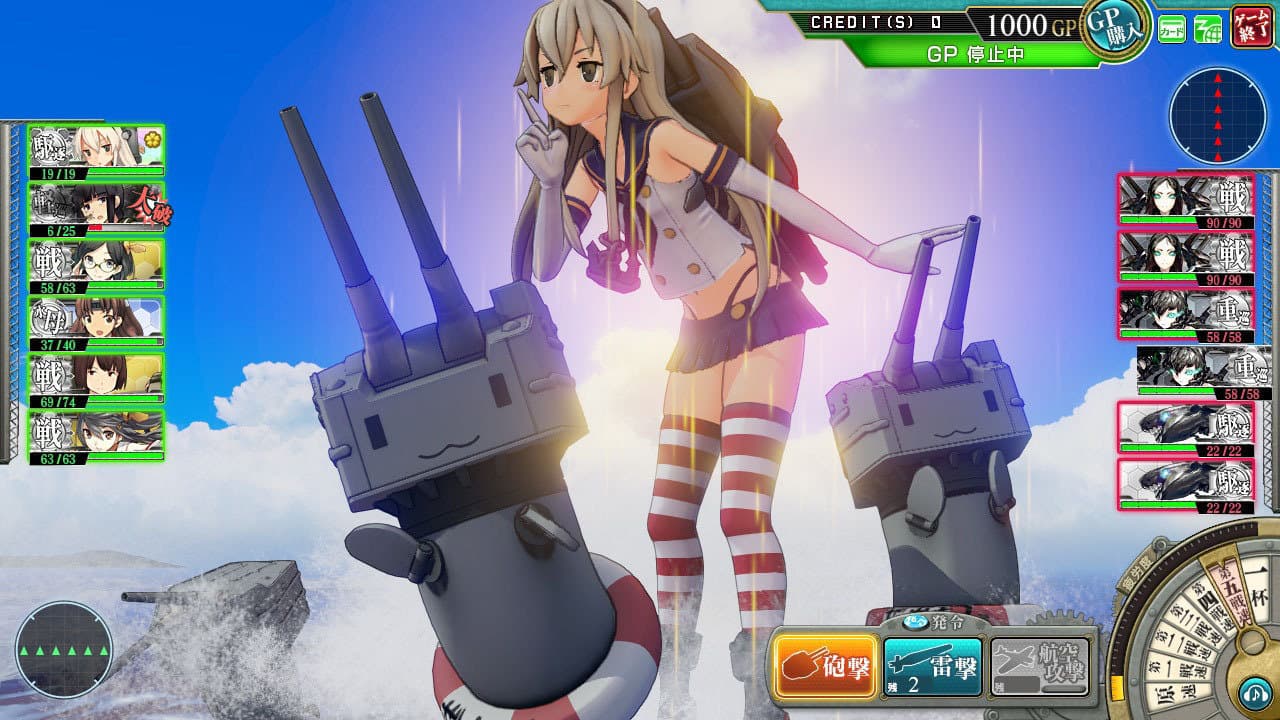Click the カード card icon top right
The image size is (1280, 720).
pyautogui.click(x=1171, y=28)
